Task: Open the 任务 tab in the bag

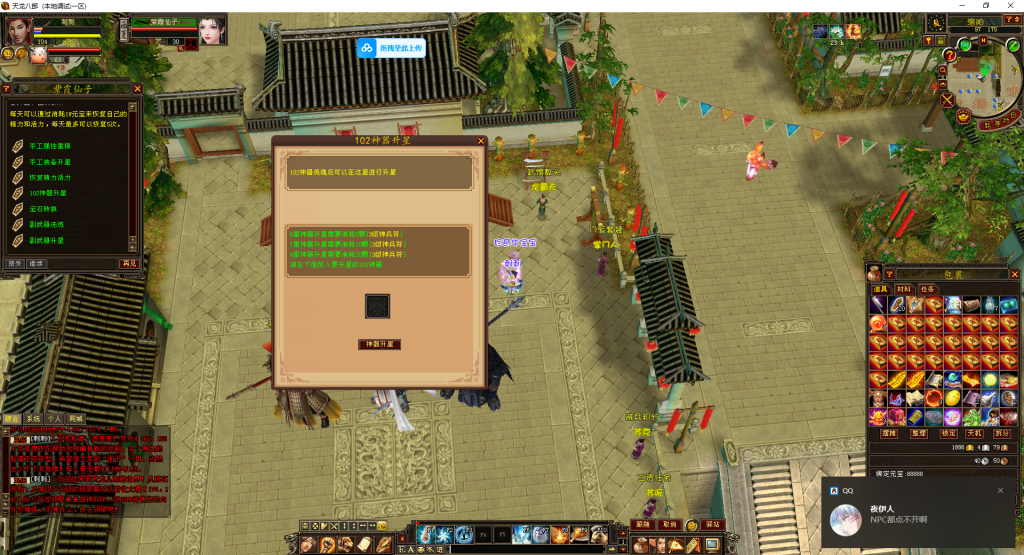Action: click(x=927, y=289)
